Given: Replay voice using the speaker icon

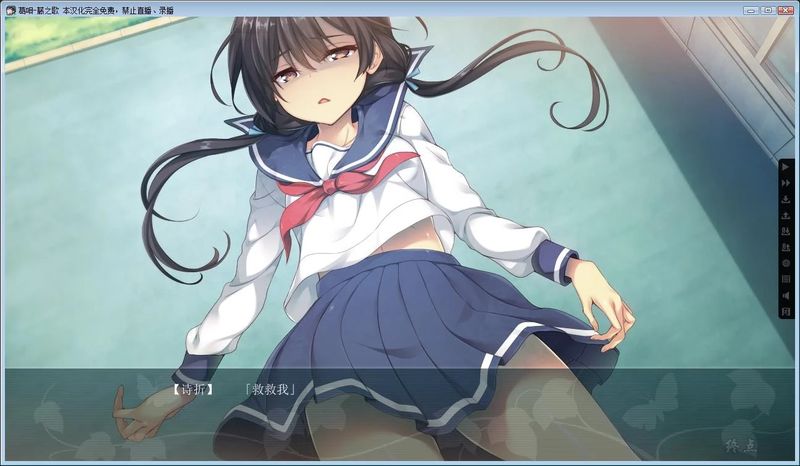Looking at the screenshot, I should pos(786,296).
